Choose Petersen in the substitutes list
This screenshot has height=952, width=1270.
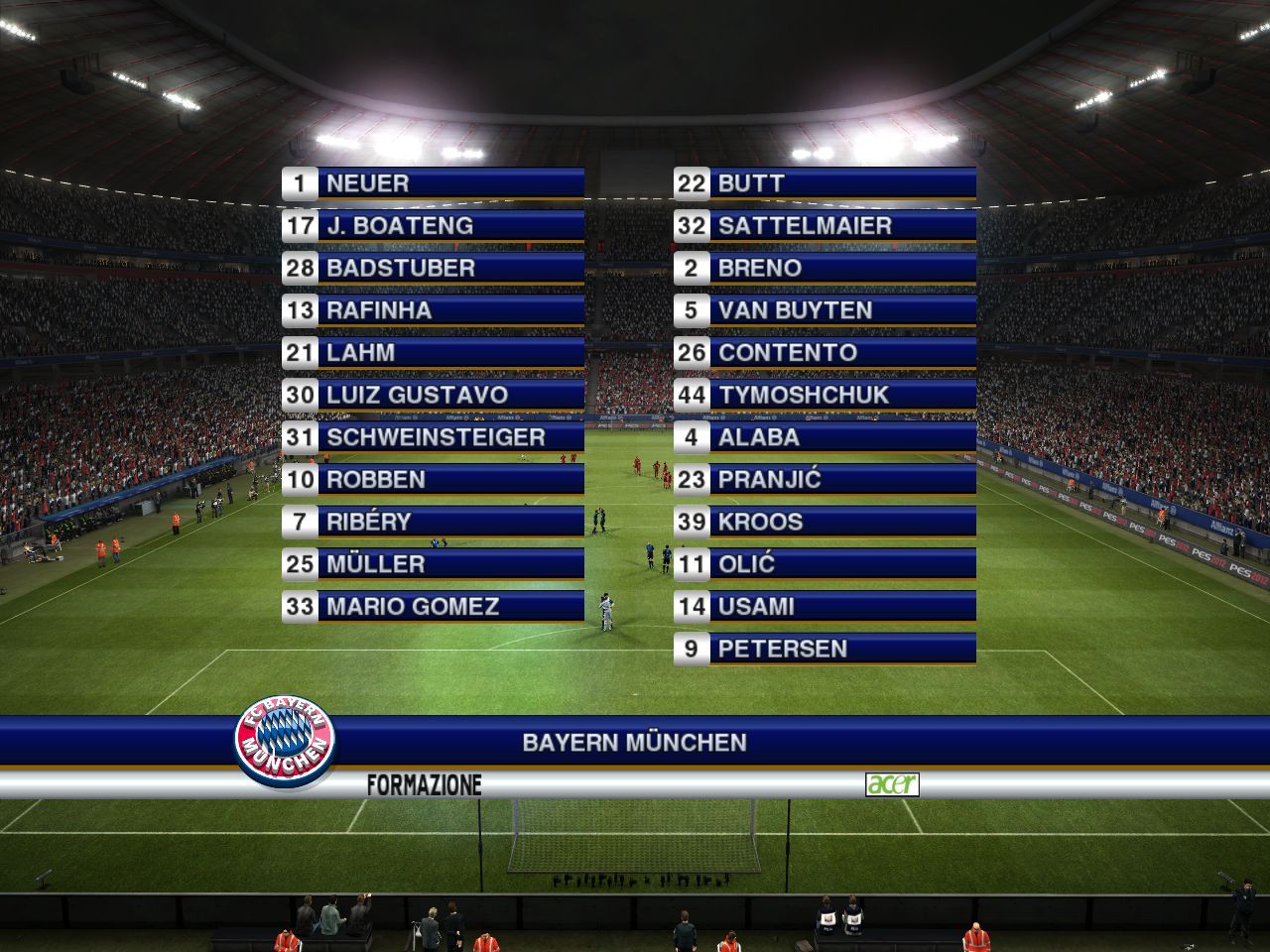825,650
